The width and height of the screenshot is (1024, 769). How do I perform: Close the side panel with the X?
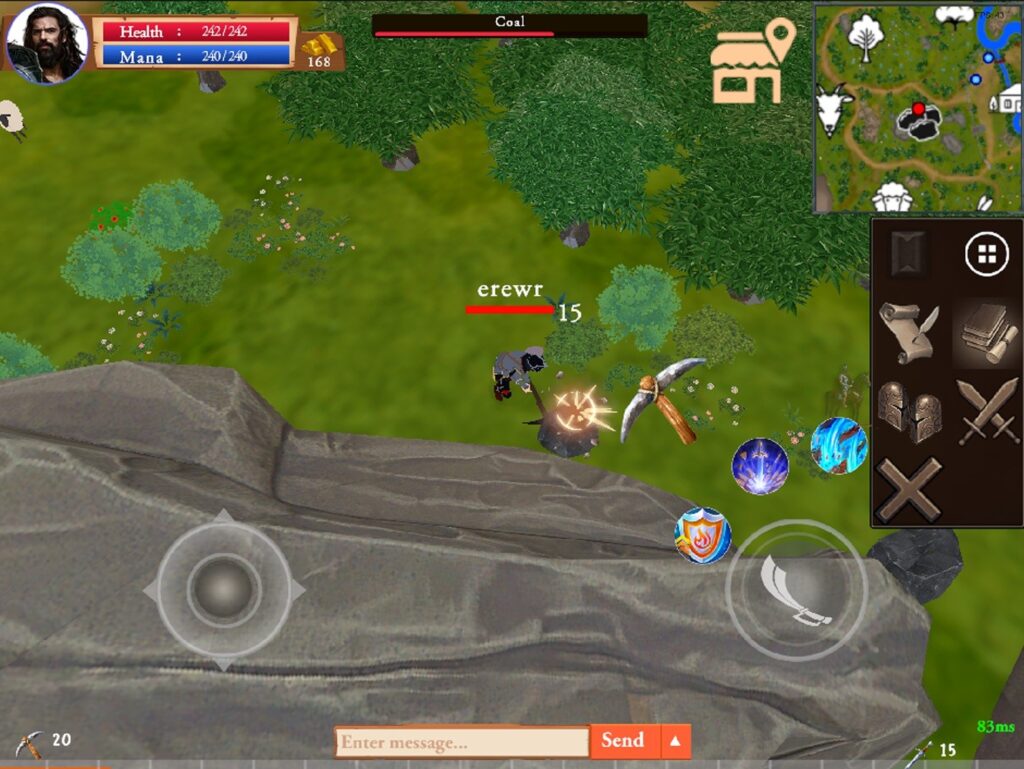(x=909, y=488)
